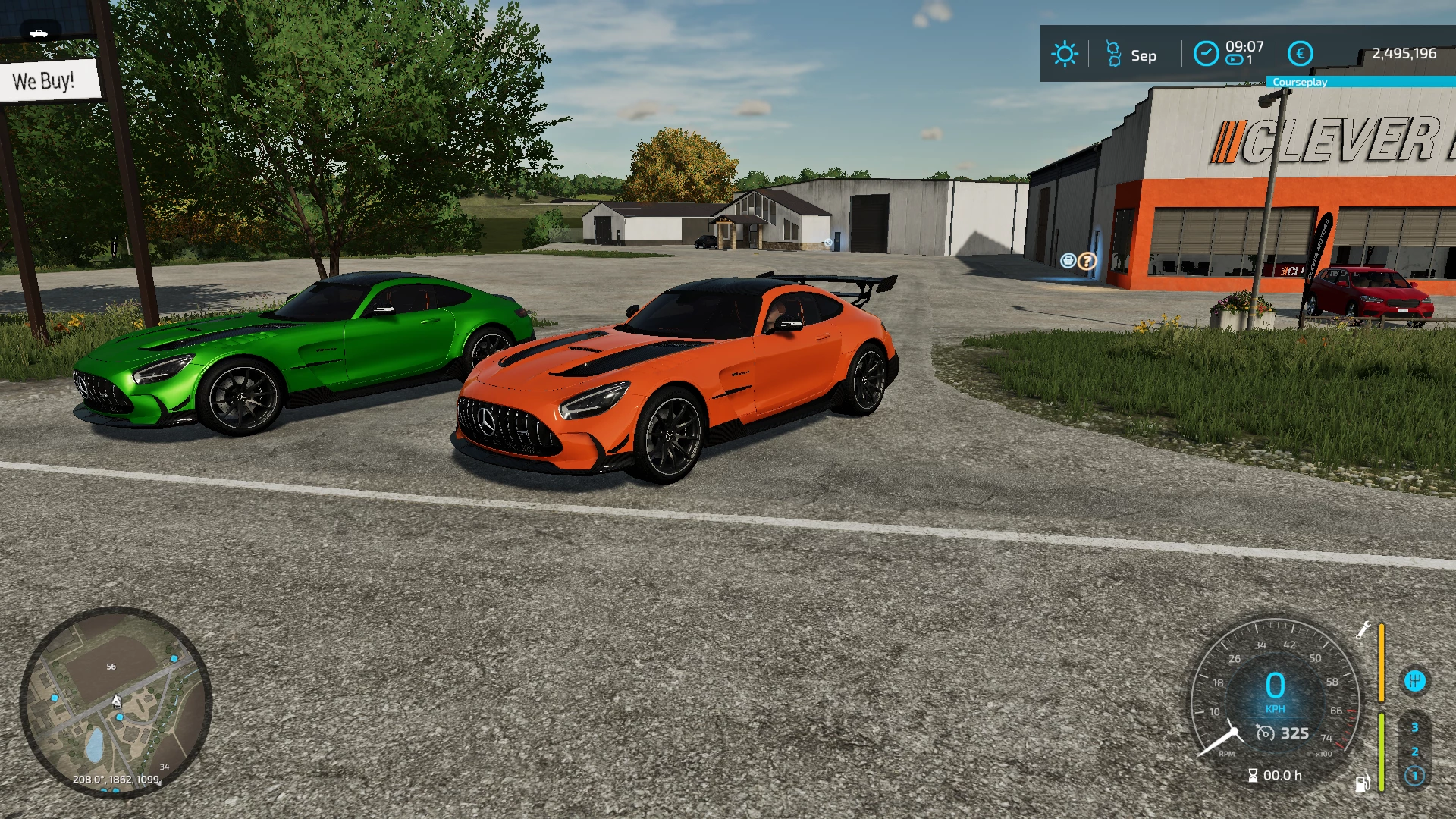The image size is (1456, 819).
Task: Click the cruise control speed icon
Action: click(x=1265, y=733)
